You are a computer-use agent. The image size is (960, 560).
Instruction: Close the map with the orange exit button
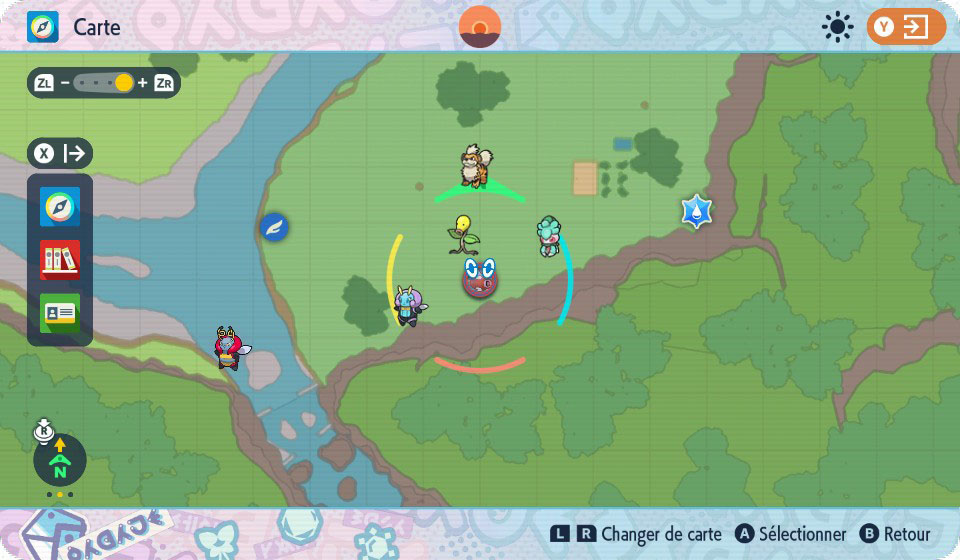pyautogui.click(x=906, y=27)
